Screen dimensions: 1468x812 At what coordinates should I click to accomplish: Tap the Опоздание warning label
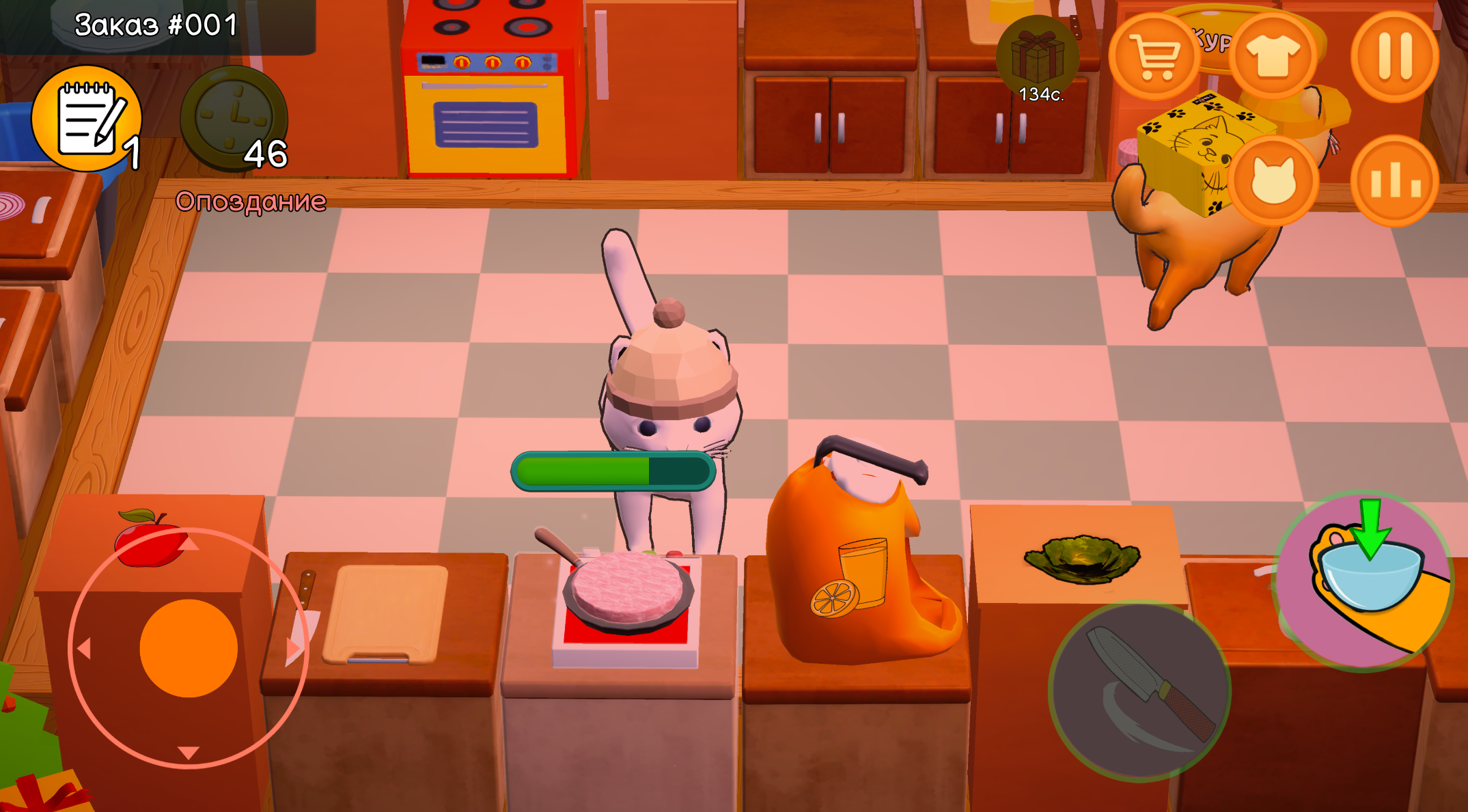(251, 201)
